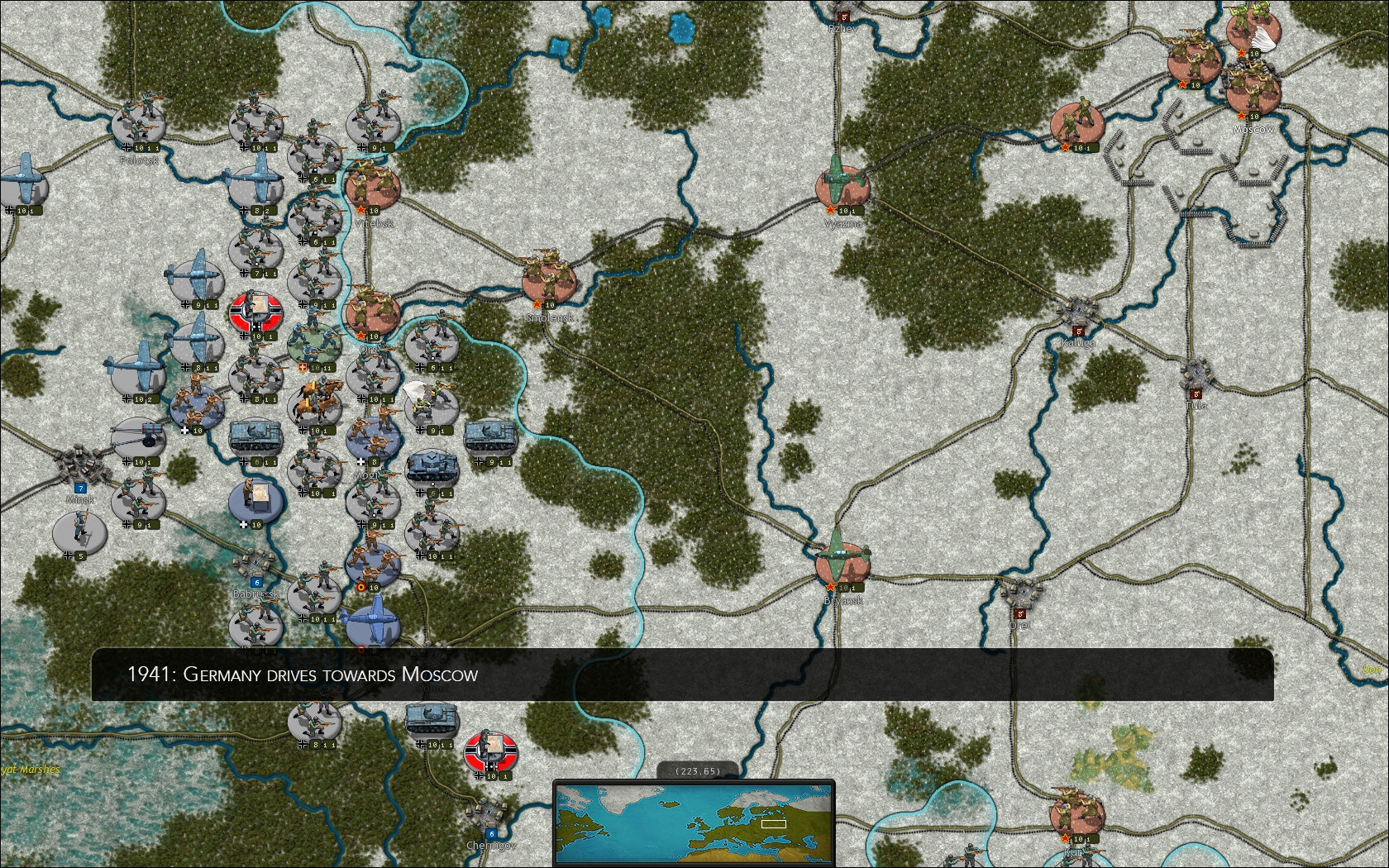Select the German tank unit near Gomel
This screenshot has width=1389, height=868.
431,719
